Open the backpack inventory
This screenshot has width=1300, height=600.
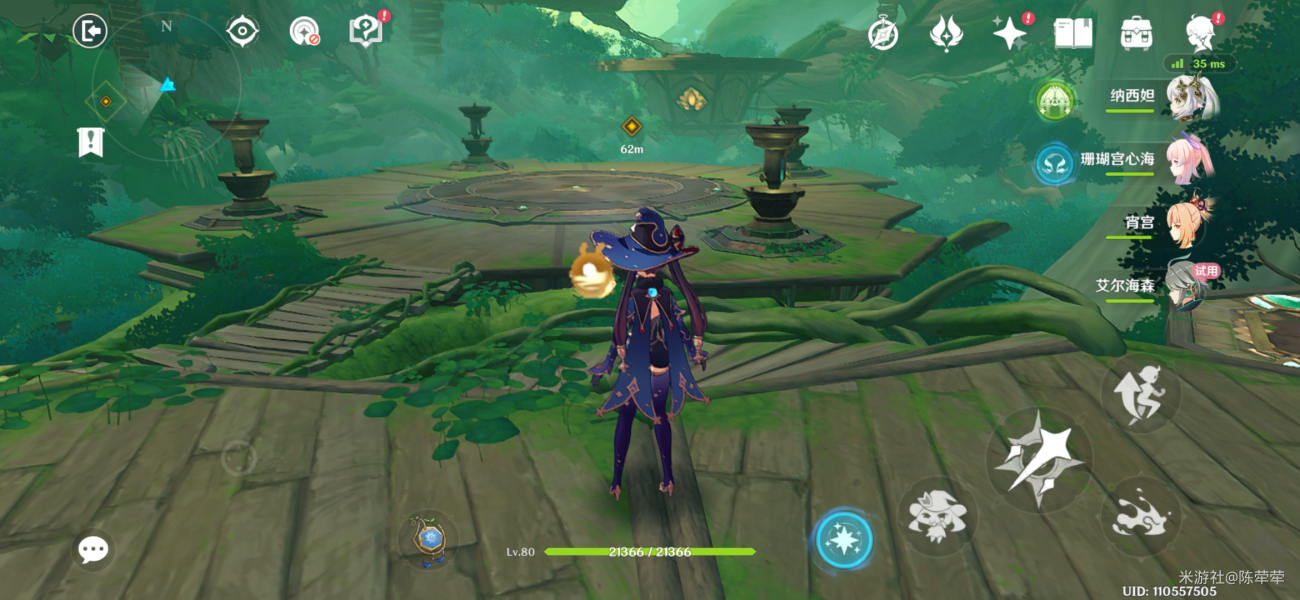(x=1137, y=34)
